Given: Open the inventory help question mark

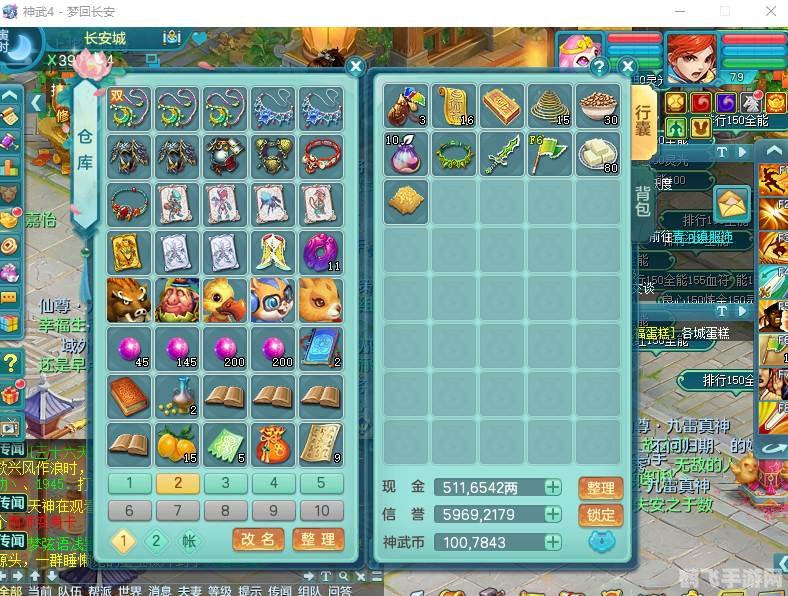Looking at the screenshot, I should pos(599,67).
